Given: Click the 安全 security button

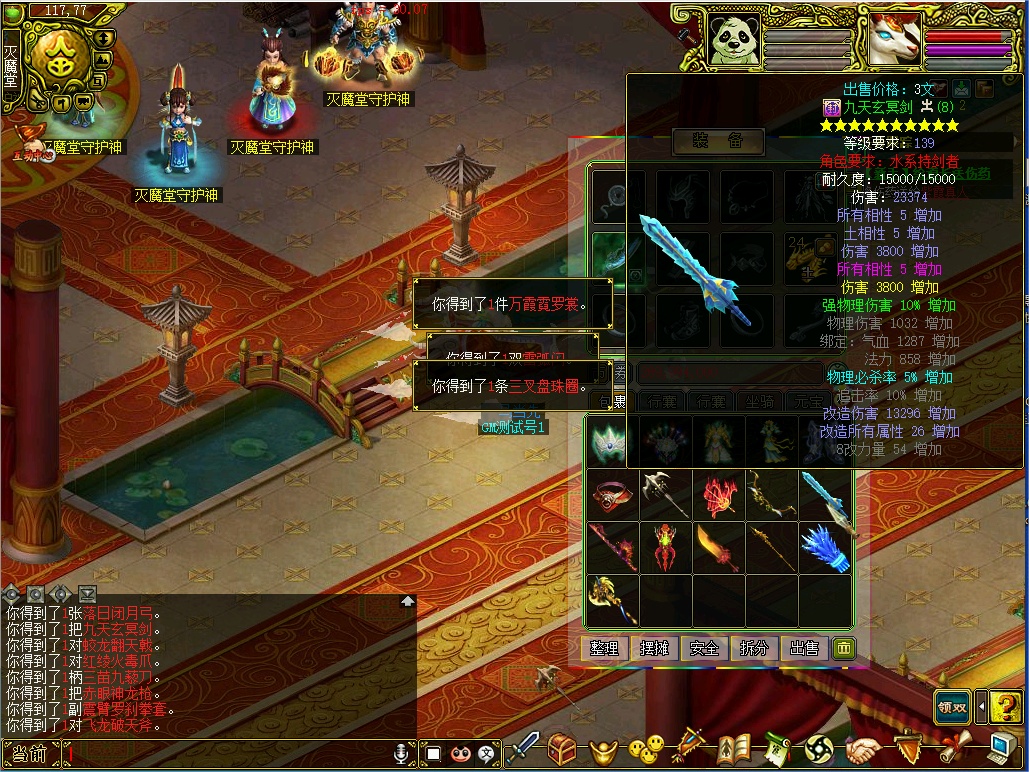Looking at the screenshot, I should pos(705,648).
